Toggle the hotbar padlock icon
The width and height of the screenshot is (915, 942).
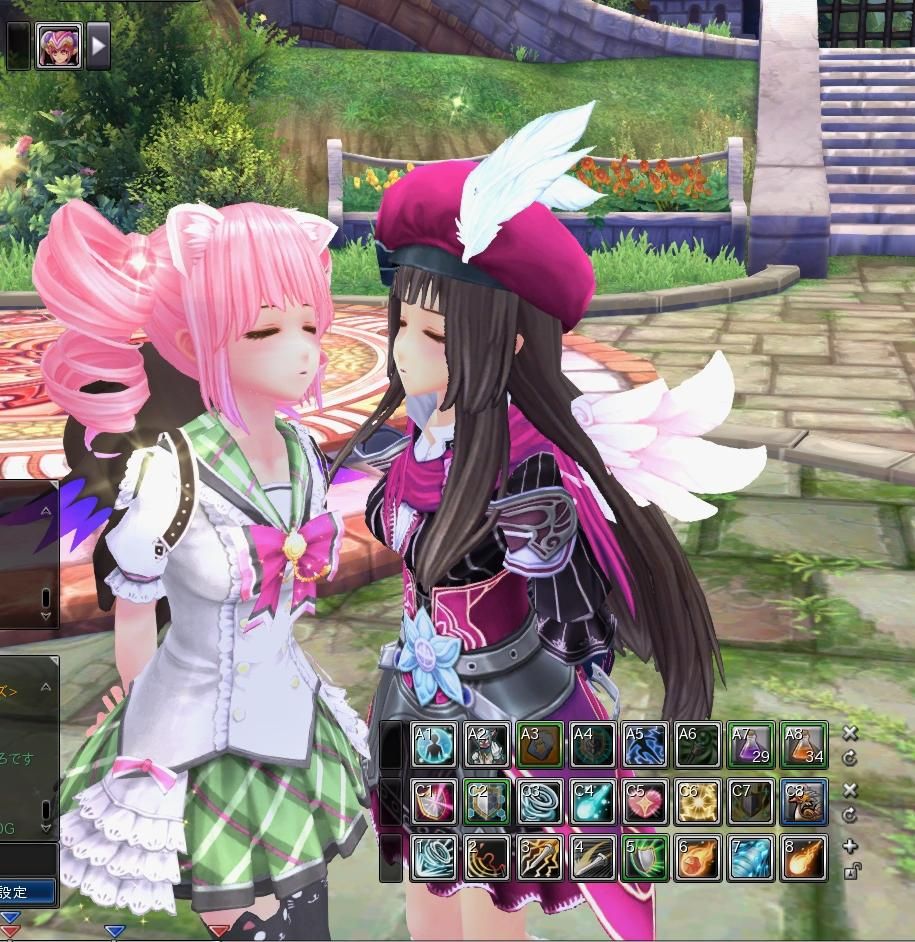[x=850, y=871]
